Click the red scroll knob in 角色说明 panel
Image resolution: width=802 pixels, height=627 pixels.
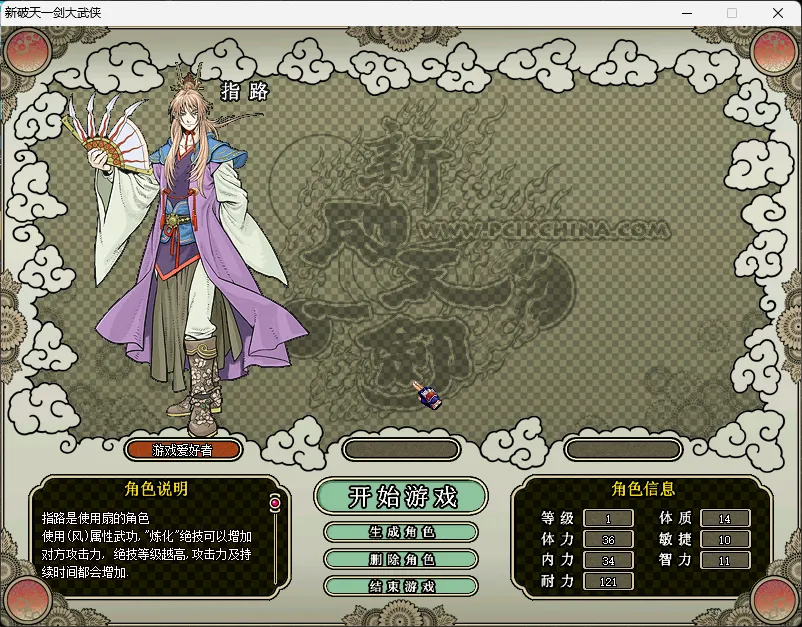[274, 502]
